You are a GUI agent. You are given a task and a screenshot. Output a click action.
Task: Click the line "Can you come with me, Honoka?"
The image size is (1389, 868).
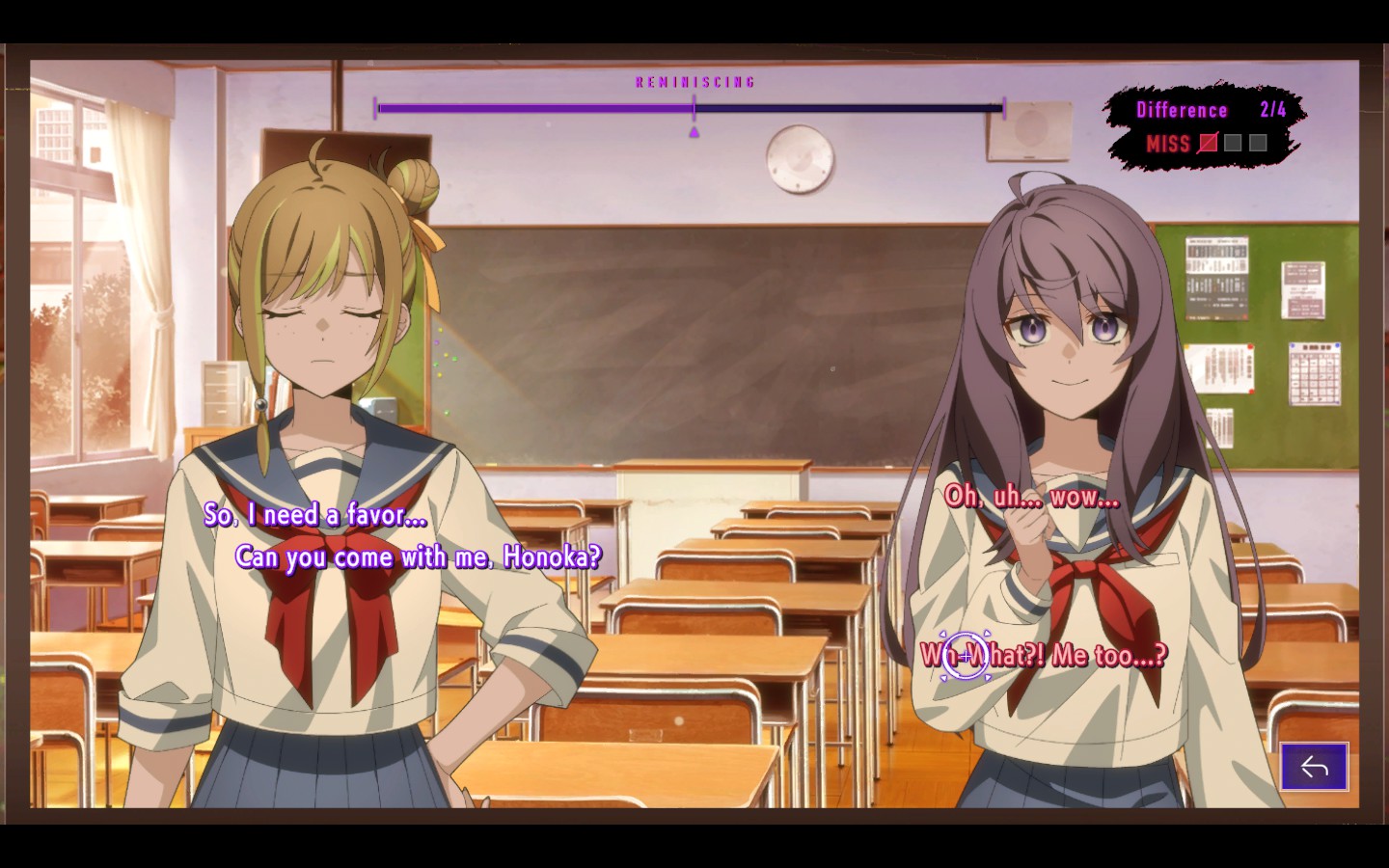pyautogui.click(x=421, y=556)
